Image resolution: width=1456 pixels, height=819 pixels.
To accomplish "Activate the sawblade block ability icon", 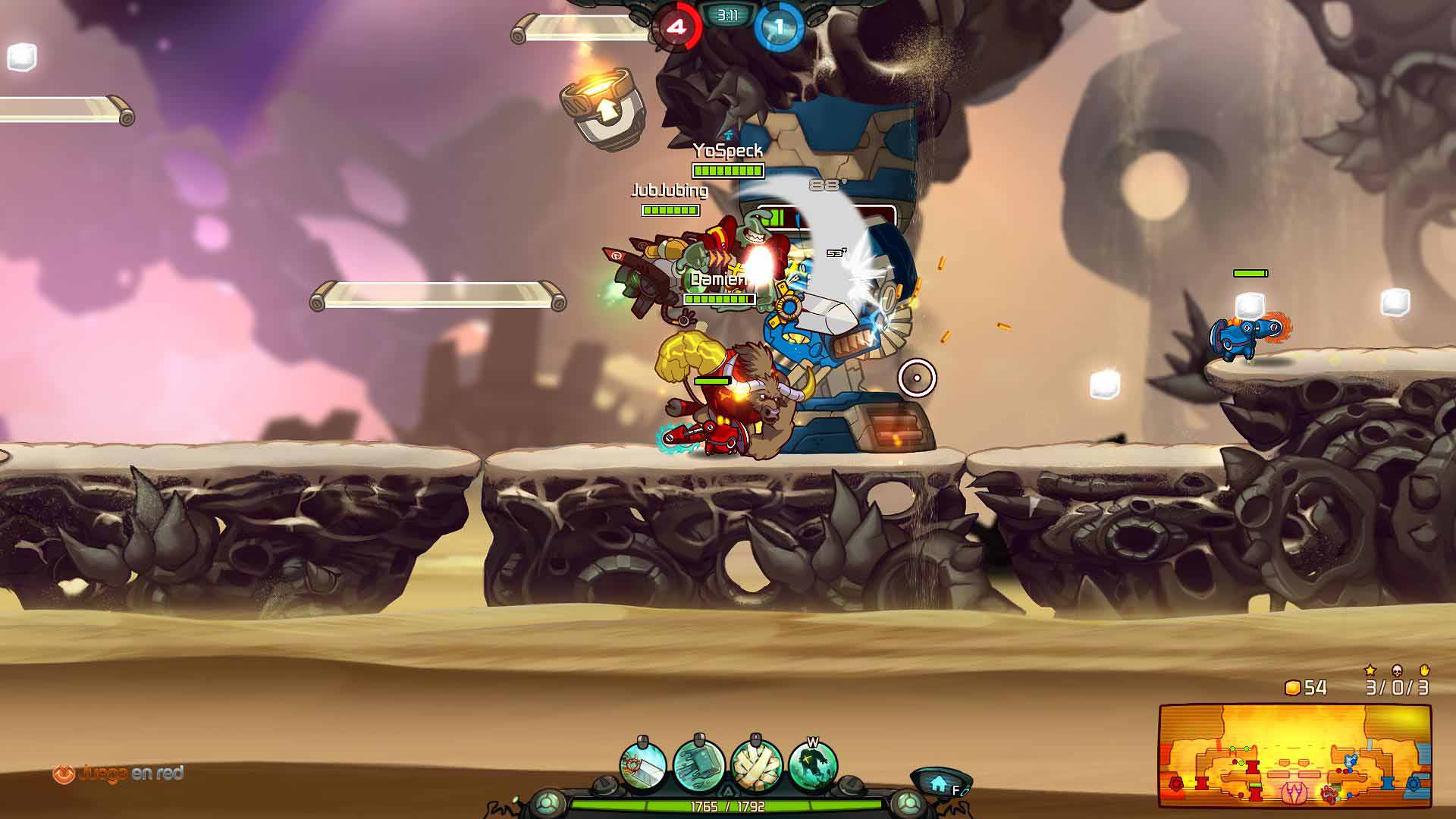I will pos(643,766).
